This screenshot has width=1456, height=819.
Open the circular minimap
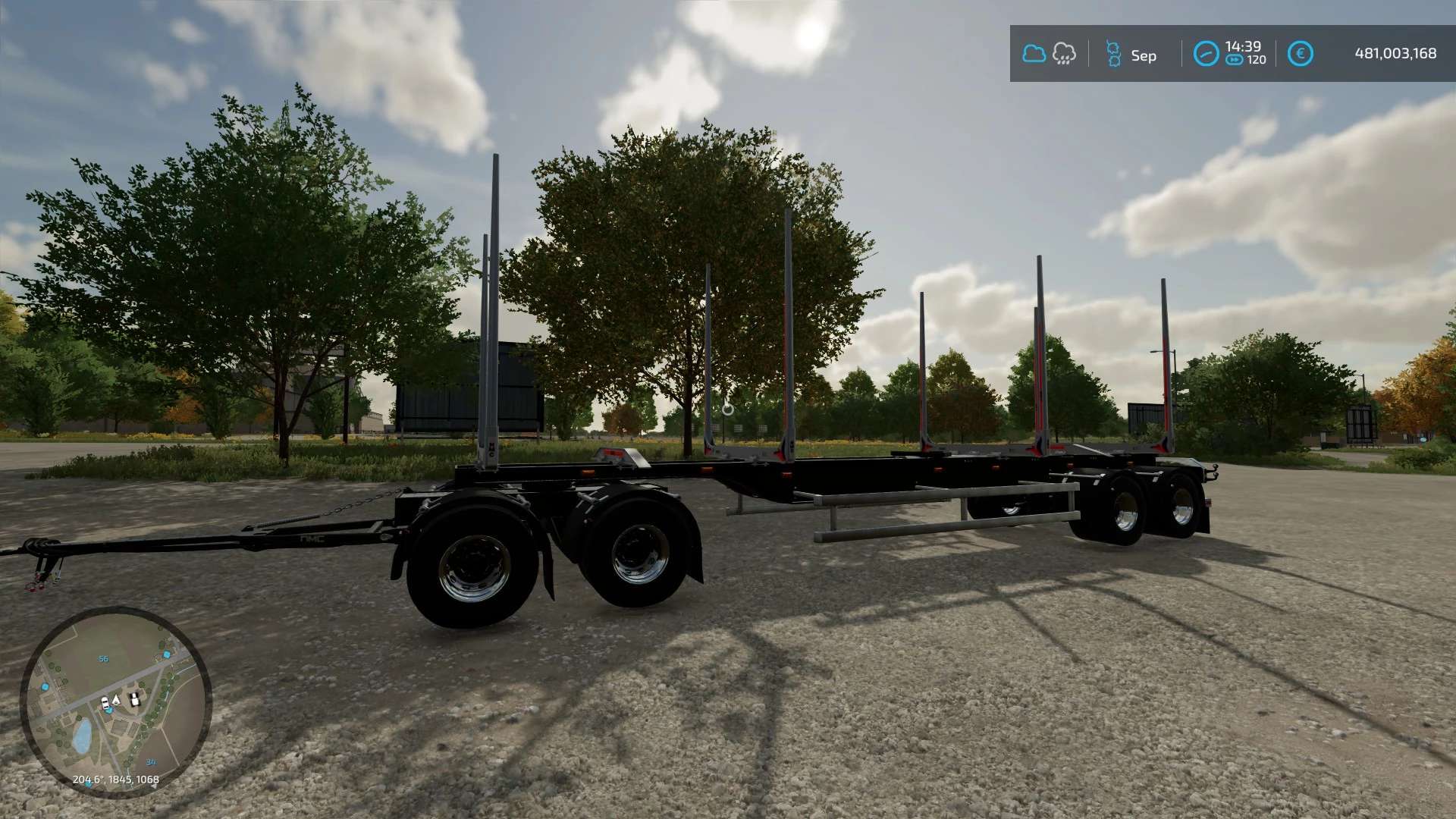(x=115, y=701)
